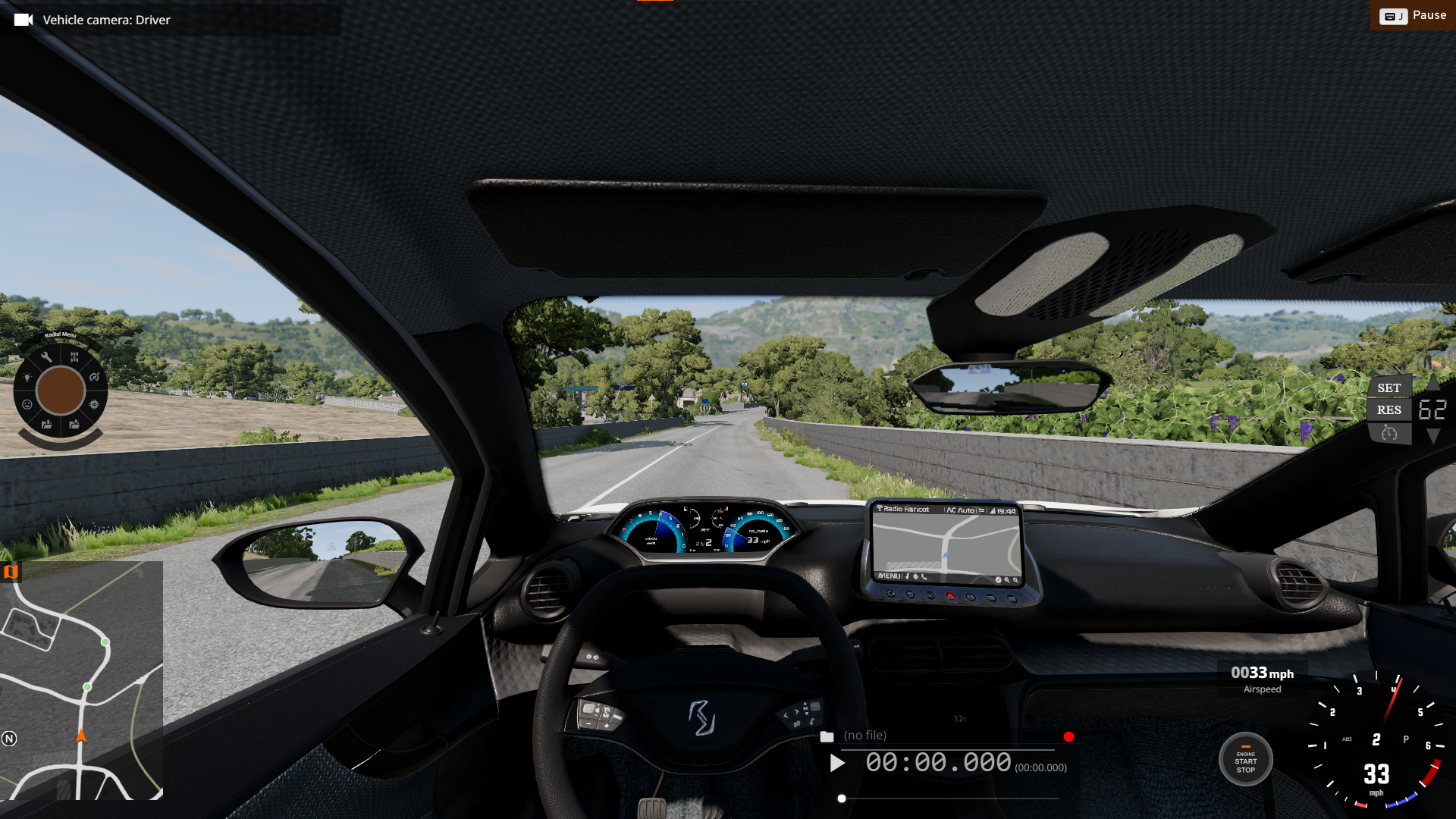Click the cruise control SET button
Viewport: 1456px width, 819px height.
click(1389, 388)
